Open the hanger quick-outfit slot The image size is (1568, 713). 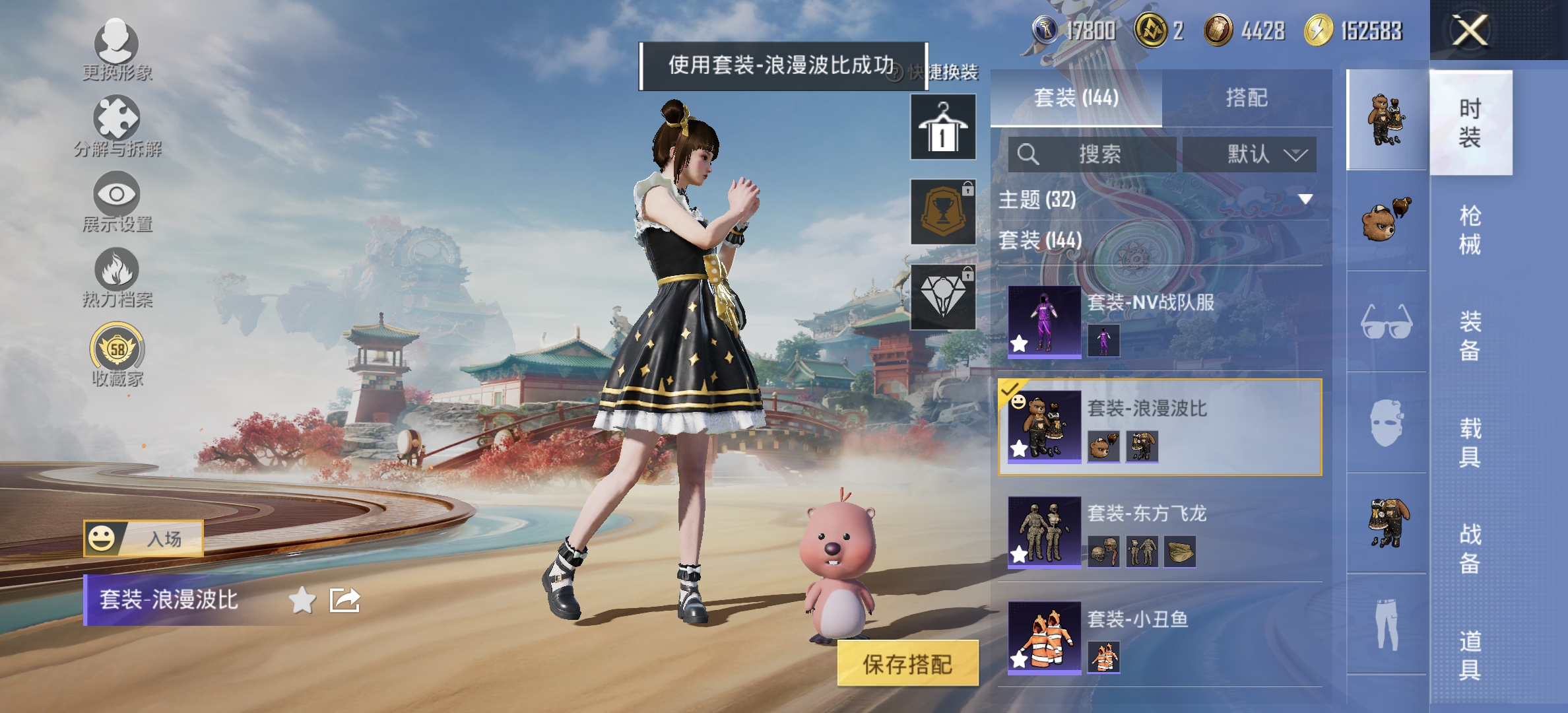coord(942,125)
